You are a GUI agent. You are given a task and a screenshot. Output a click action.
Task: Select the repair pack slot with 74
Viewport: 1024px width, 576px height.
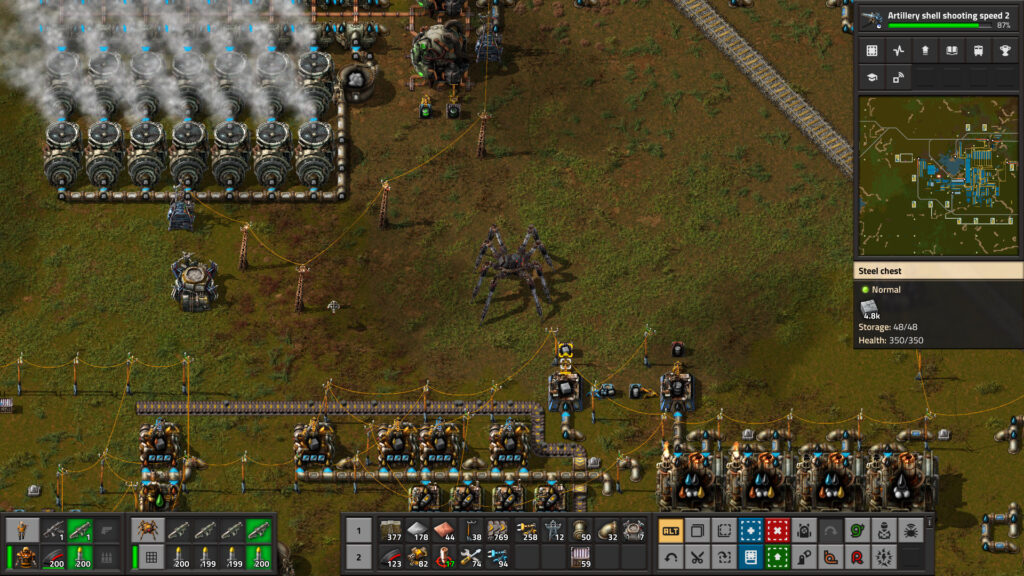pos(472,557)
